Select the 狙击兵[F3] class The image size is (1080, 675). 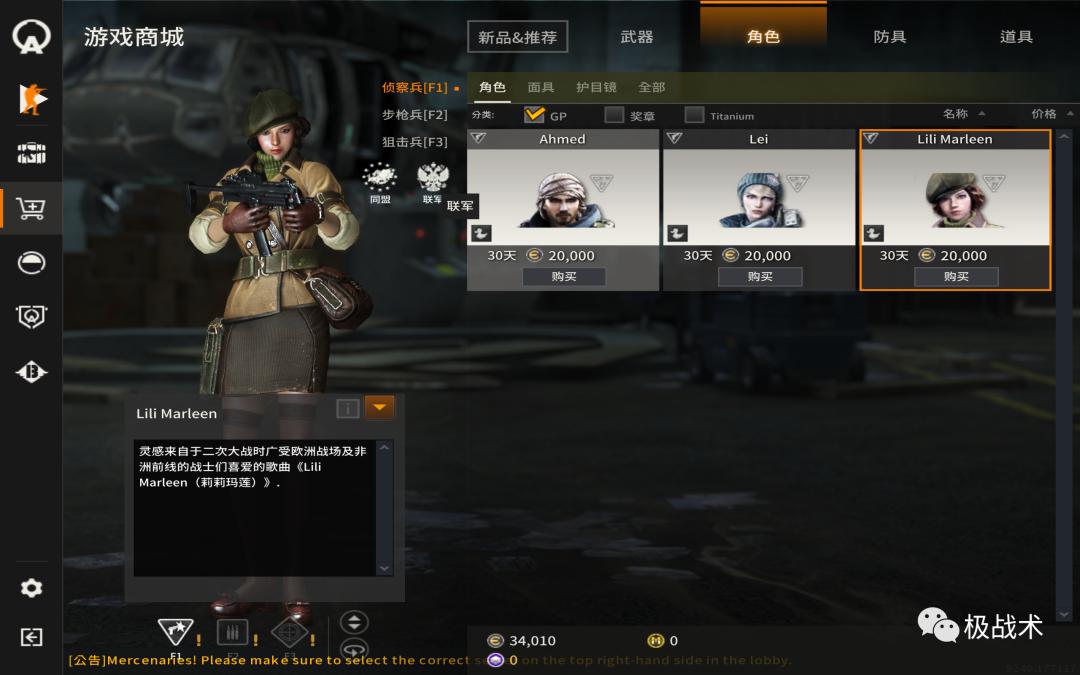[415, 142]
